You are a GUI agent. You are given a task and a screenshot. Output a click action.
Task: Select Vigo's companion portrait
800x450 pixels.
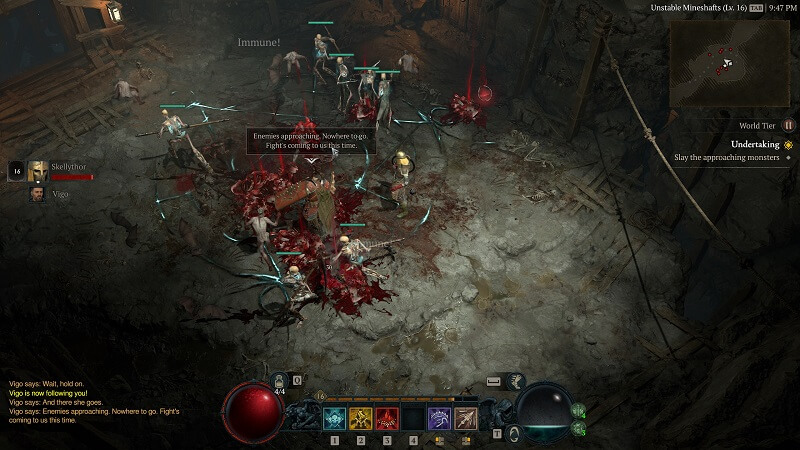tap(38, 193)
